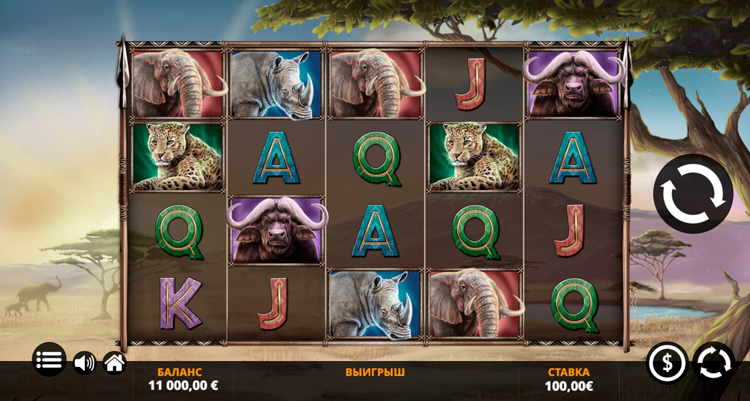The height and width of the screenshot is (401, 750).
Task: Activate autoplay with the small circular arrows button
Action: (x=714, y=362)
